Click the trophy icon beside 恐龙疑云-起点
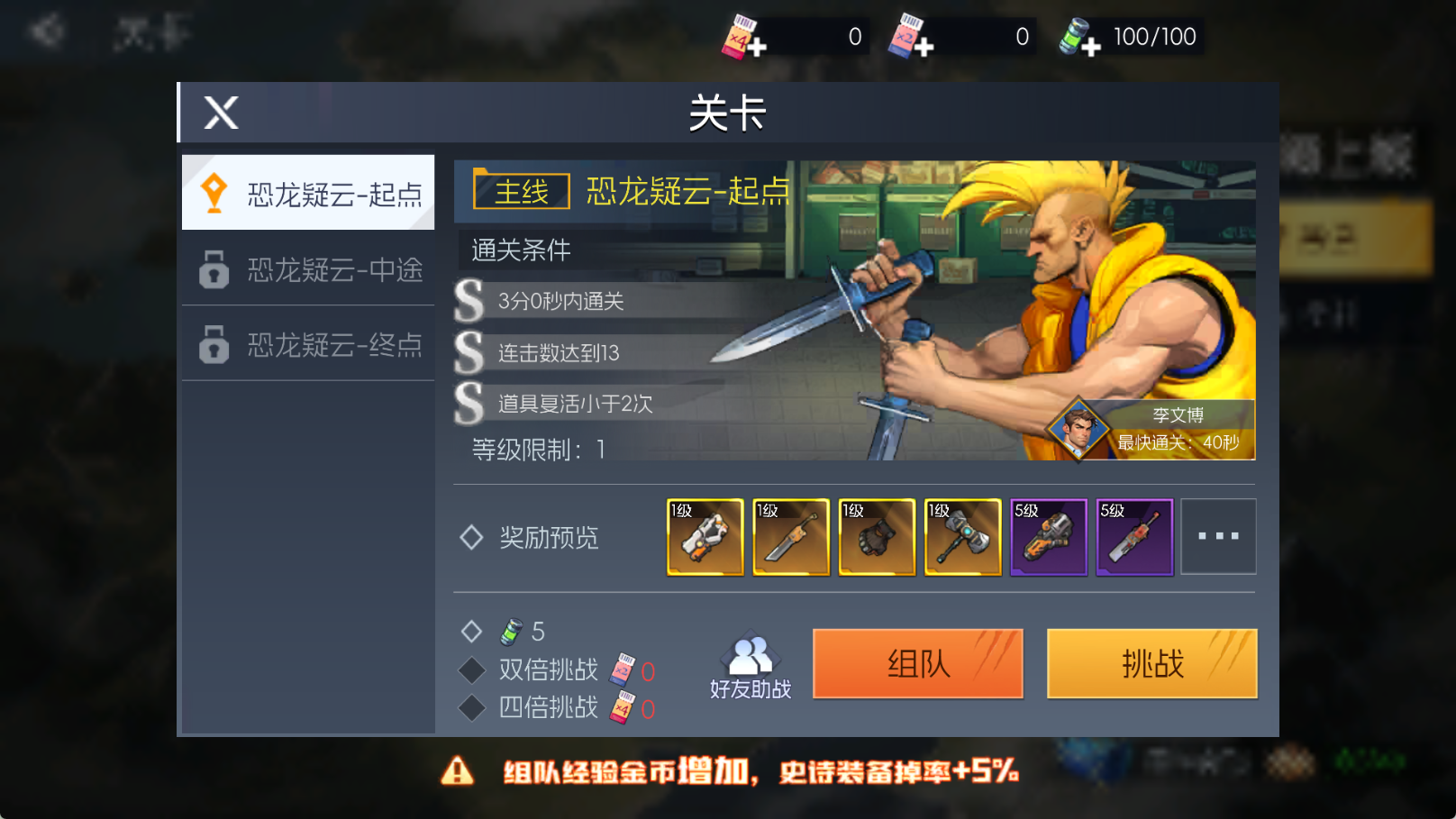1456x819 pixels. tap(214, 190)
